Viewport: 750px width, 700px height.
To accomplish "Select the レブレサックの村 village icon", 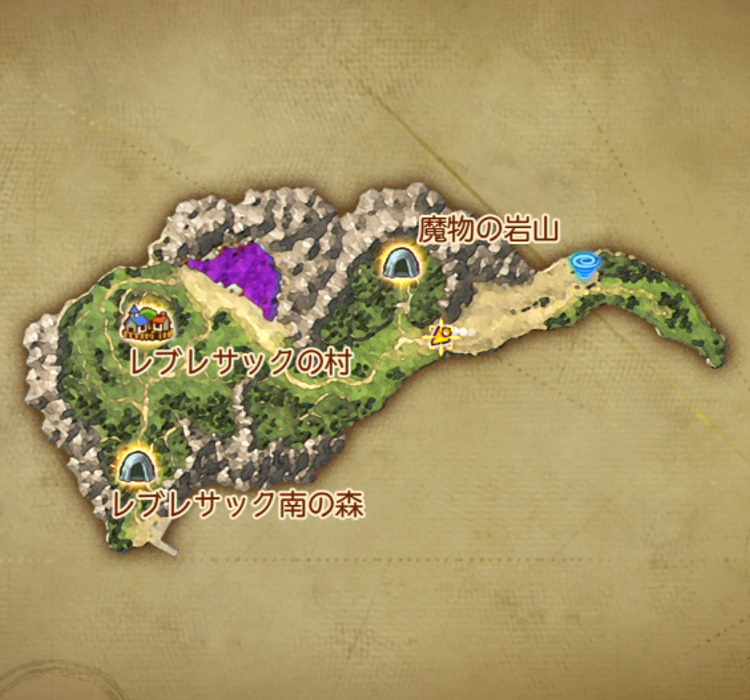I will (x=146, y=322).
